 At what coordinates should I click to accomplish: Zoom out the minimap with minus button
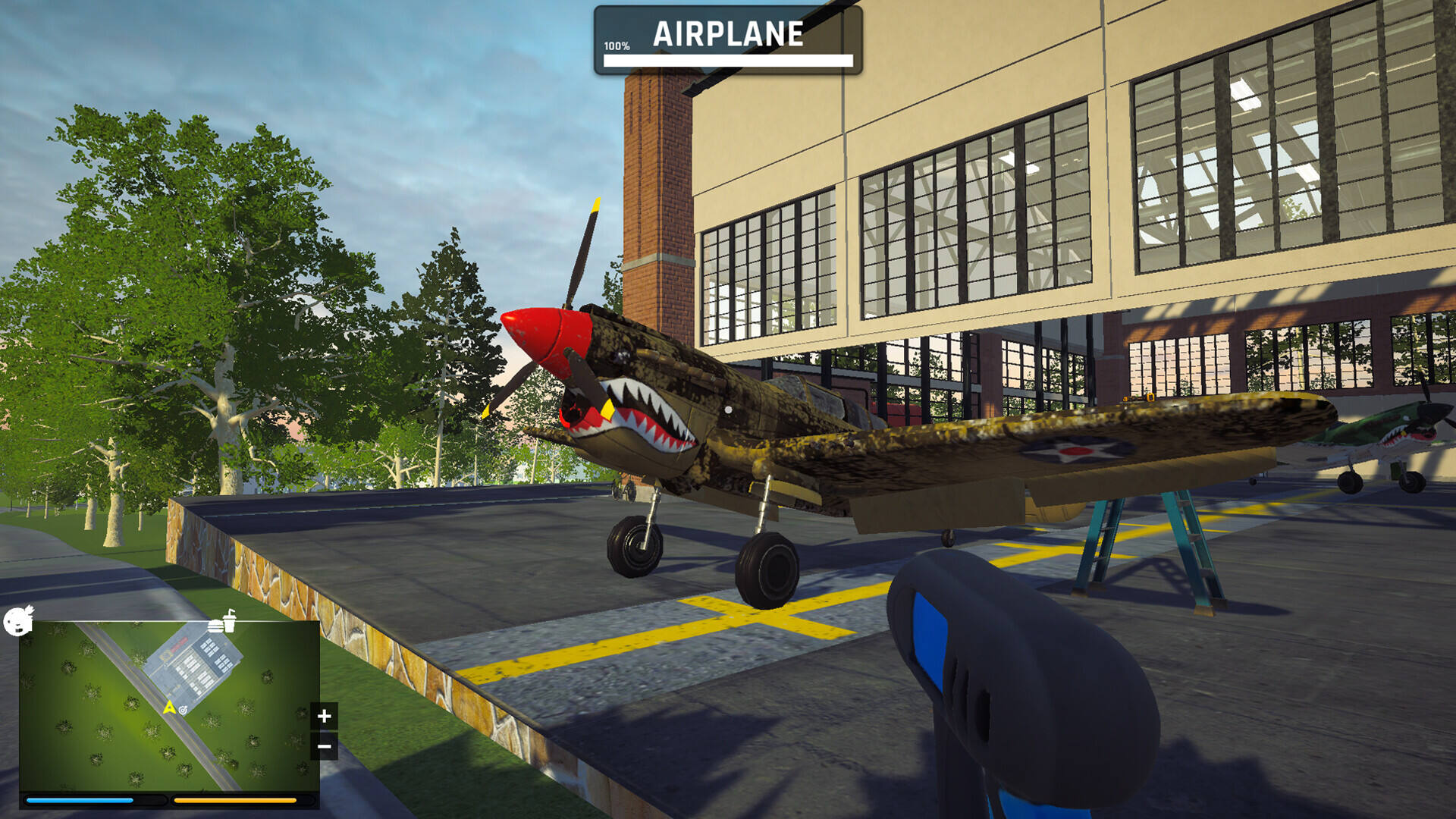tap(324, 747)
